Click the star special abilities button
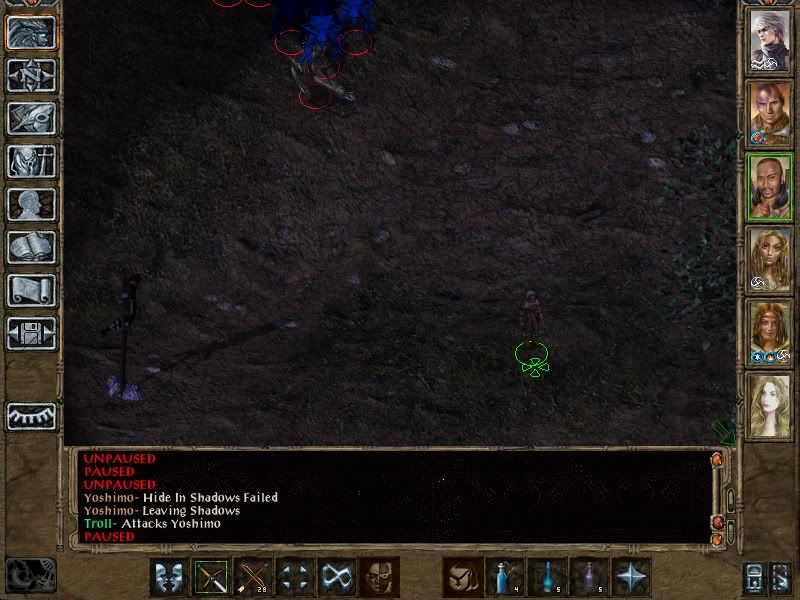The height and width of the screenshot is (600, 800). click(630, 577)
